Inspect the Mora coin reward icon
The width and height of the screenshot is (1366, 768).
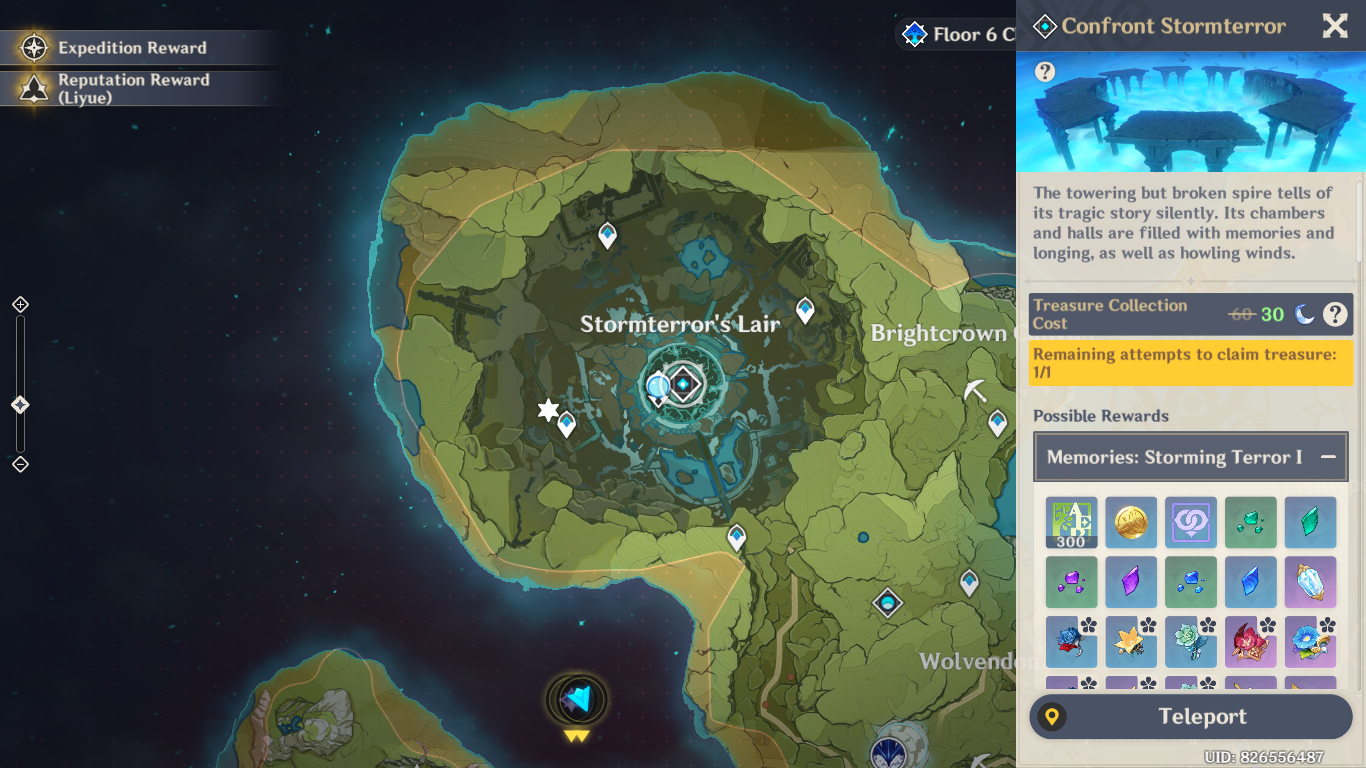click(x=1131, y=523)
